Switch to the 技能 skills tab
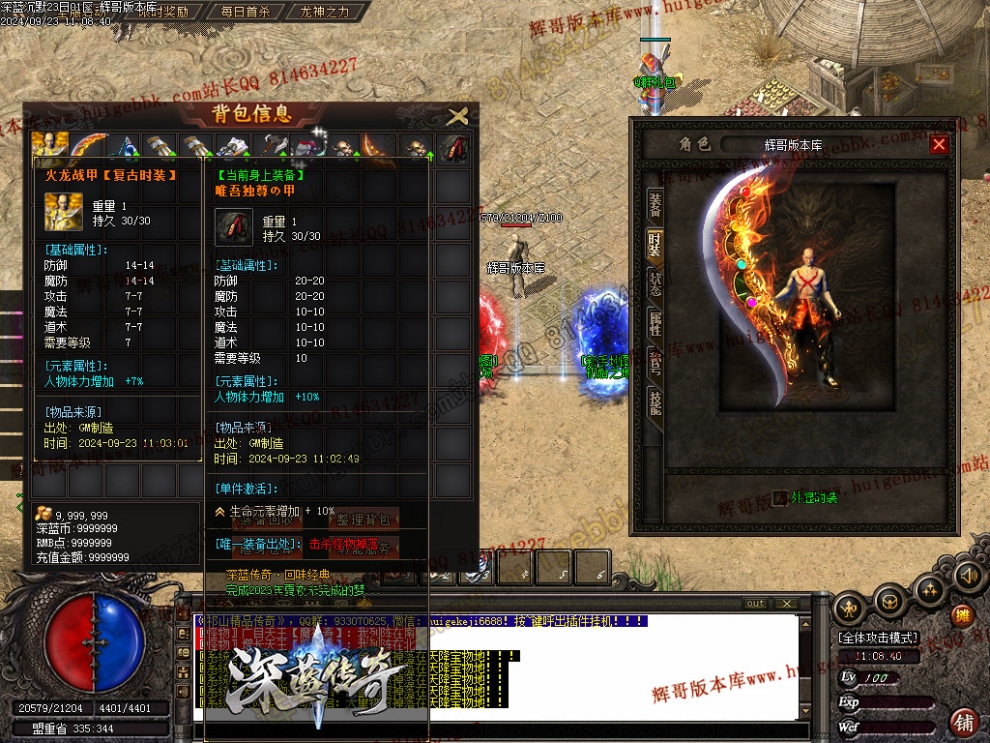Viewport: 990px width, 743px height. 655,402
